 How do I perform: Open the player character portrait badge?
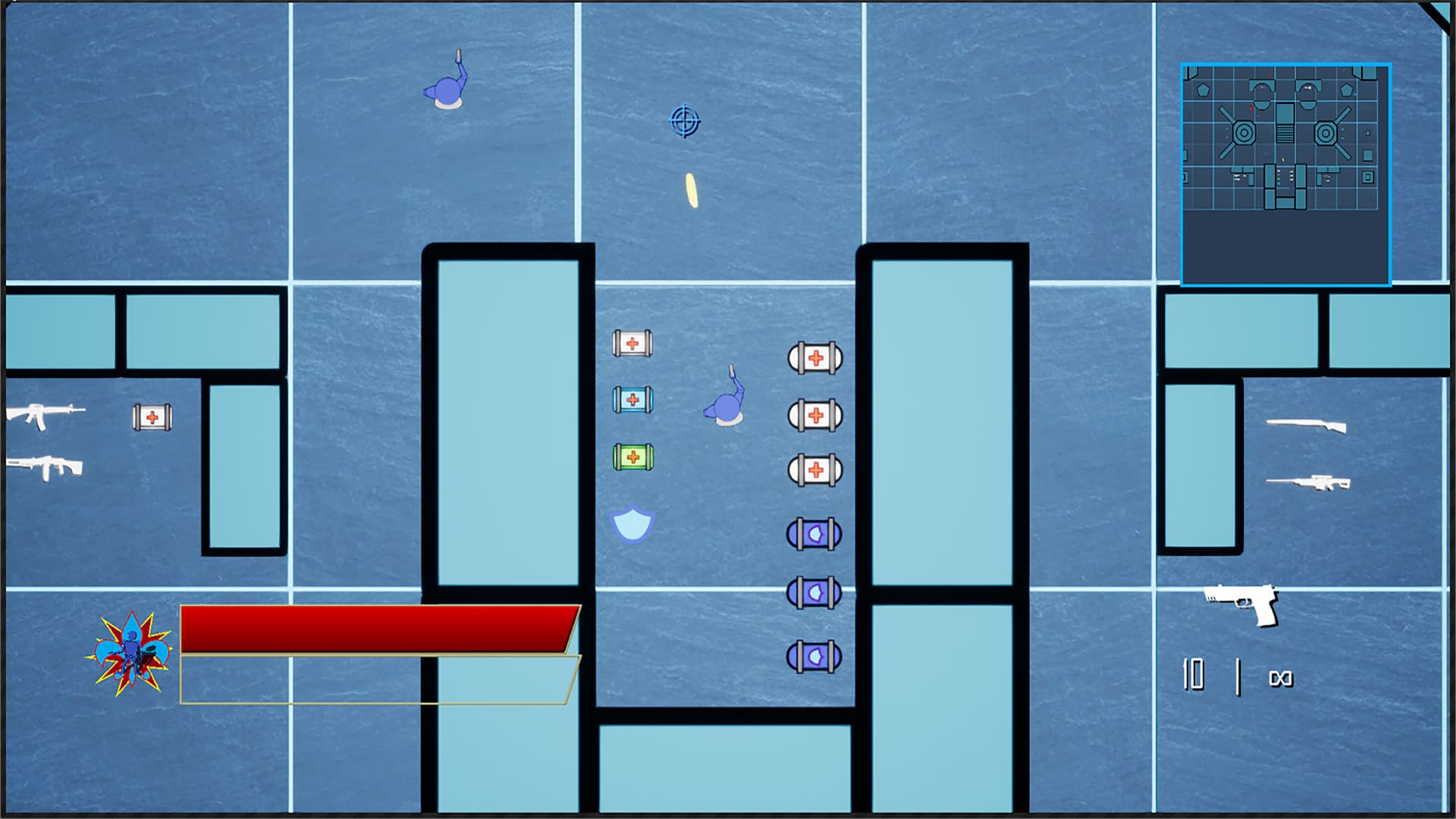(130, 654)
